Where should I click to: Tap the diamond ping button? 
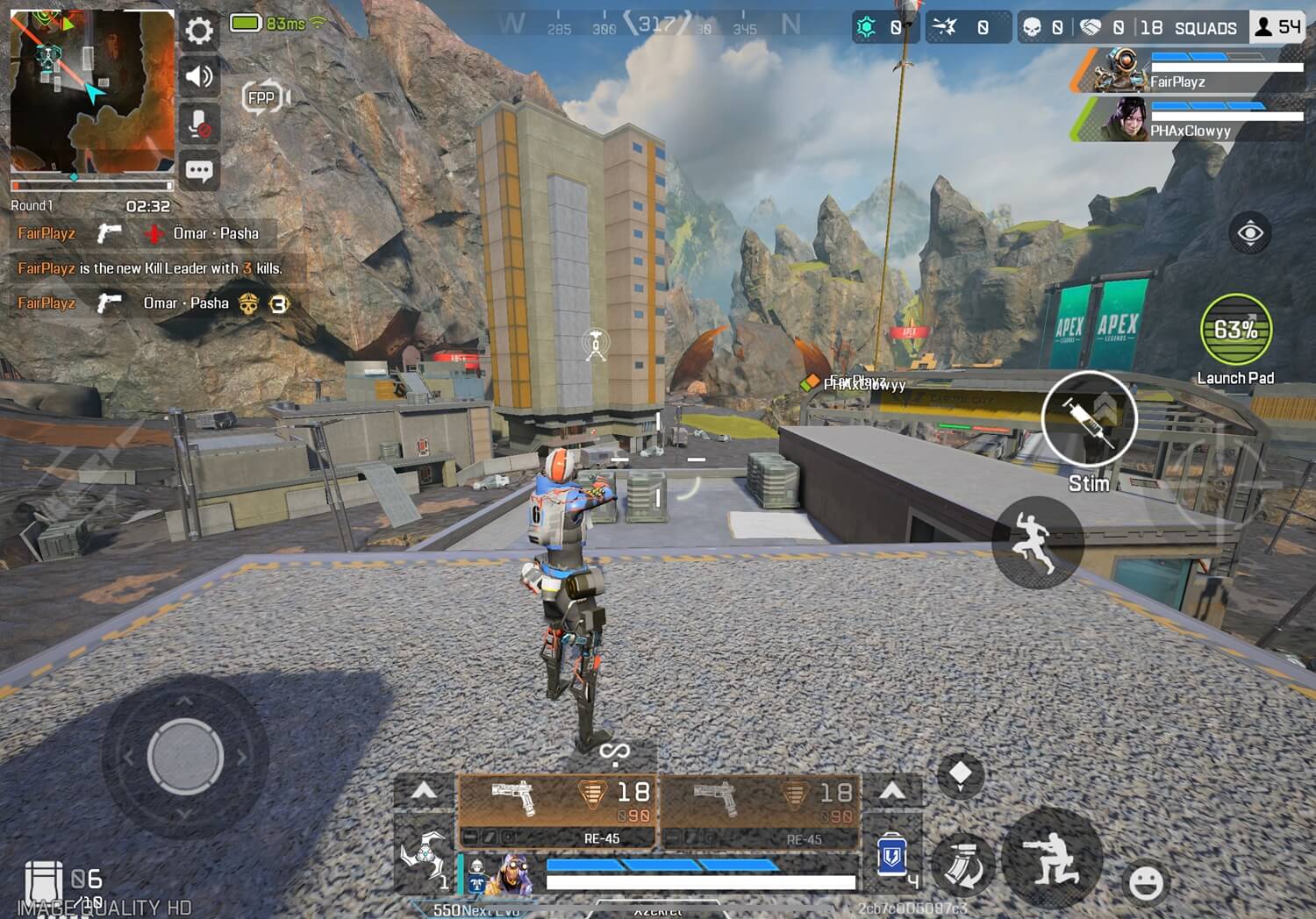[961, 774]
